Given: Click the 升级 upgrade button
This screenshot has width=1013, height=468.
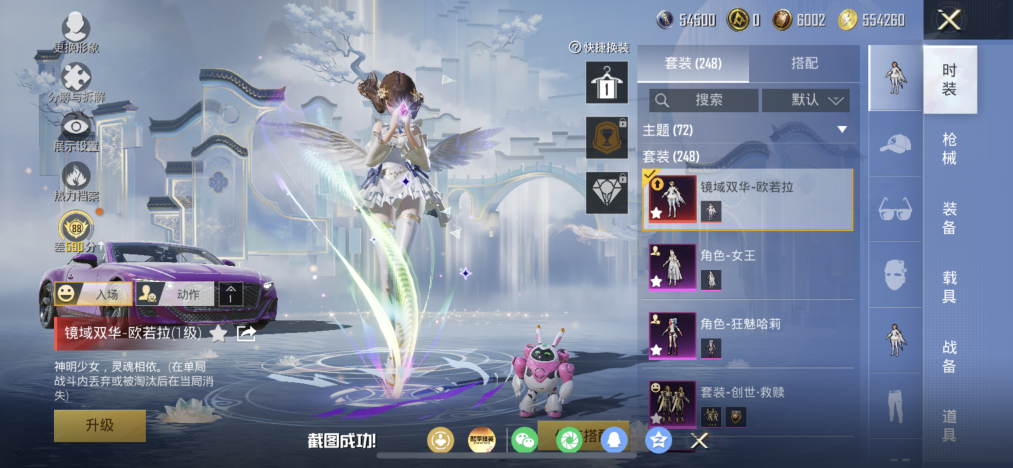Looking at the screenshot, I should [99, 425].
